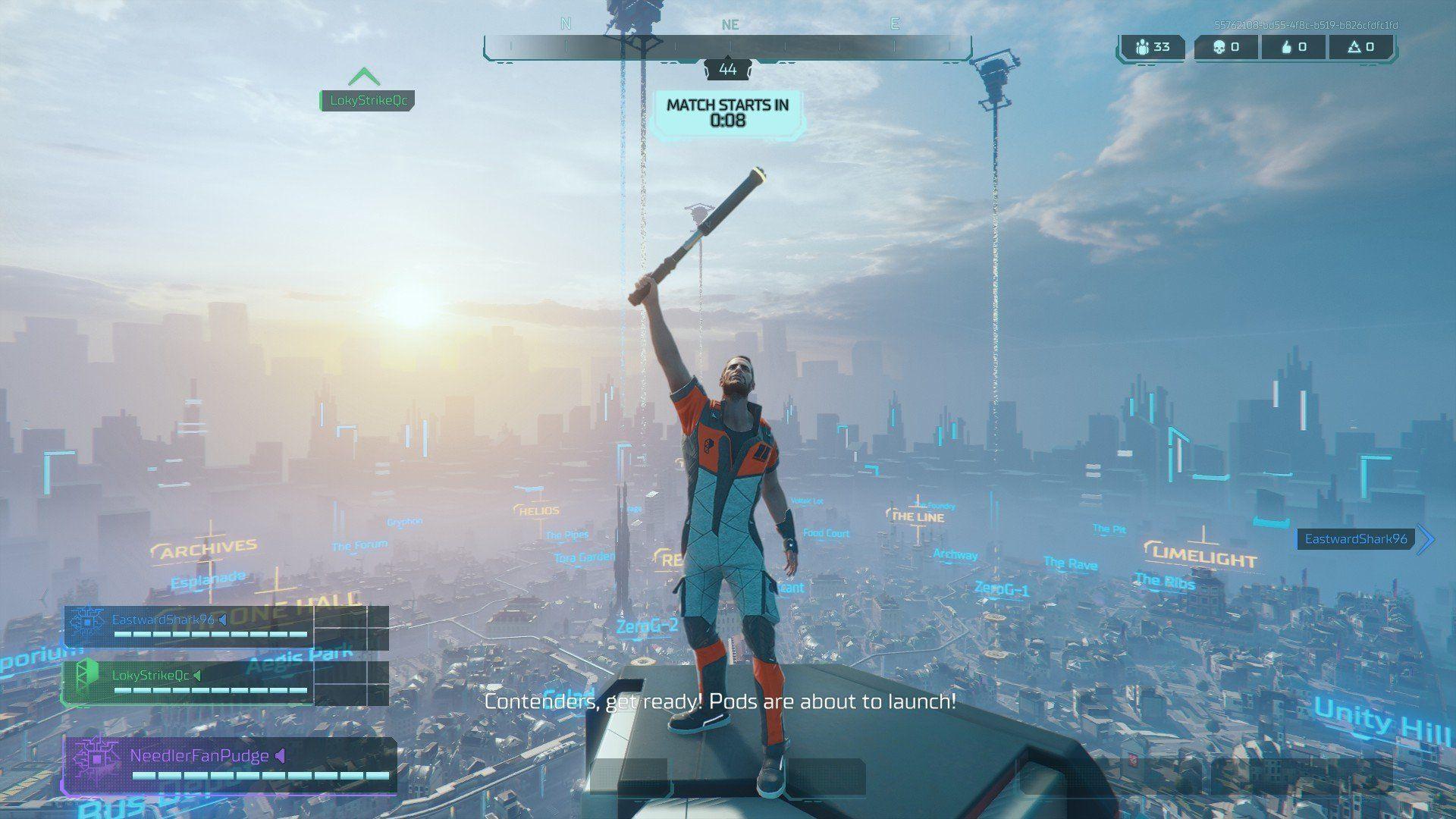Toggle the speaker icon beside NeedlerFanPudge
This screenshot has width=1456, height=819.
tap(281, 756)
